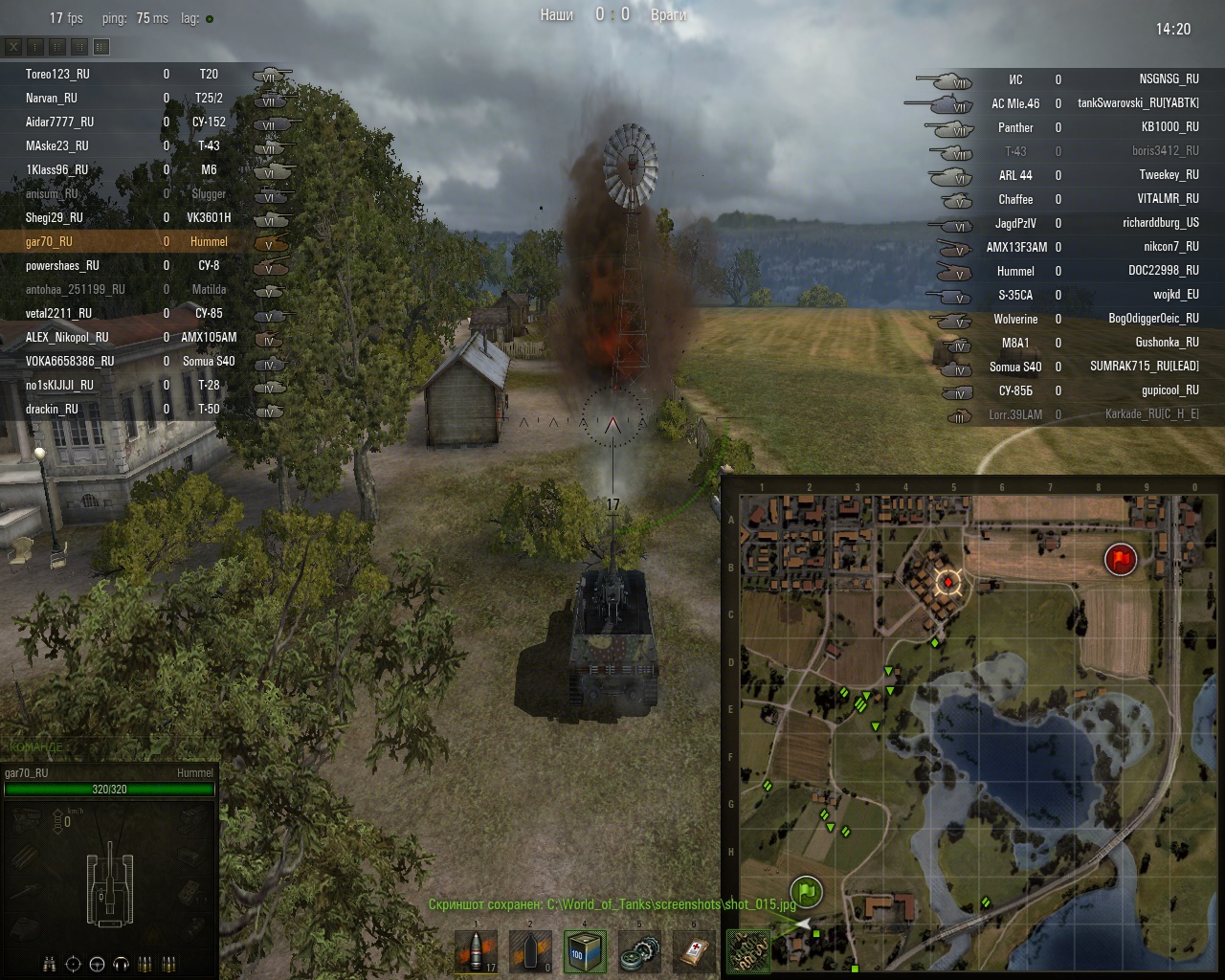Click the commander binoculars crew icon

click(50, 964)
